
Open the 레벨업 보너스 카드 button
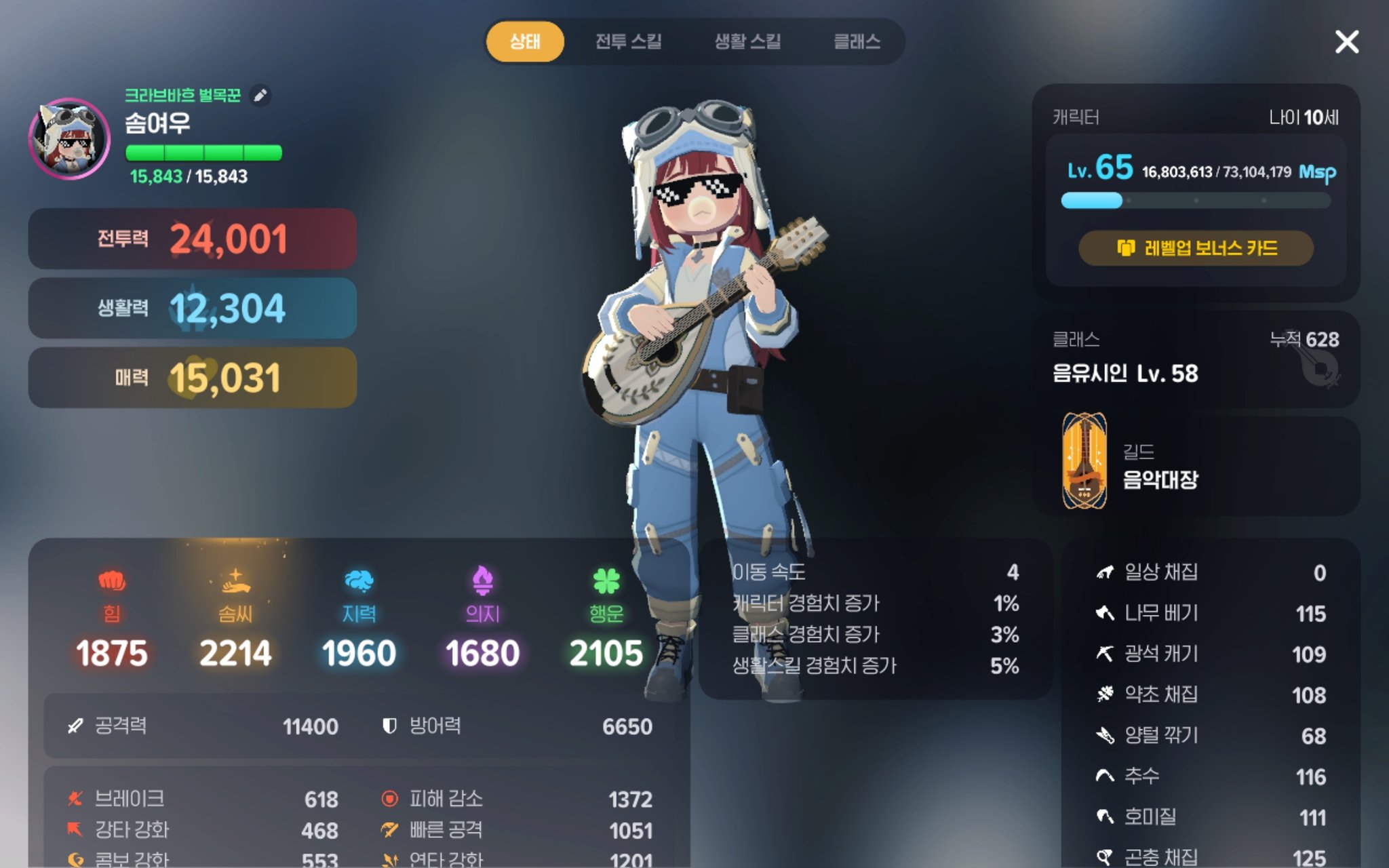pos(1196,248)
